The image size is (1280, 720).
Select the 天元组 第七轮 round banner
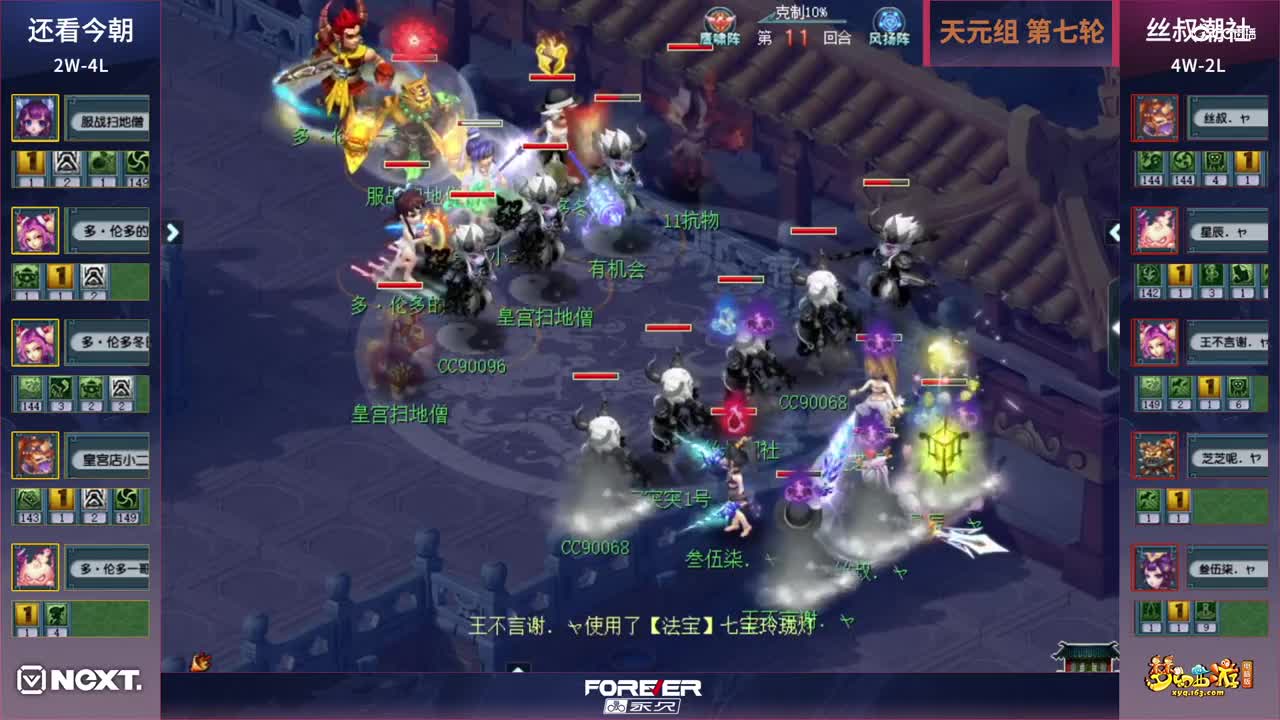tap(1022, 31)
